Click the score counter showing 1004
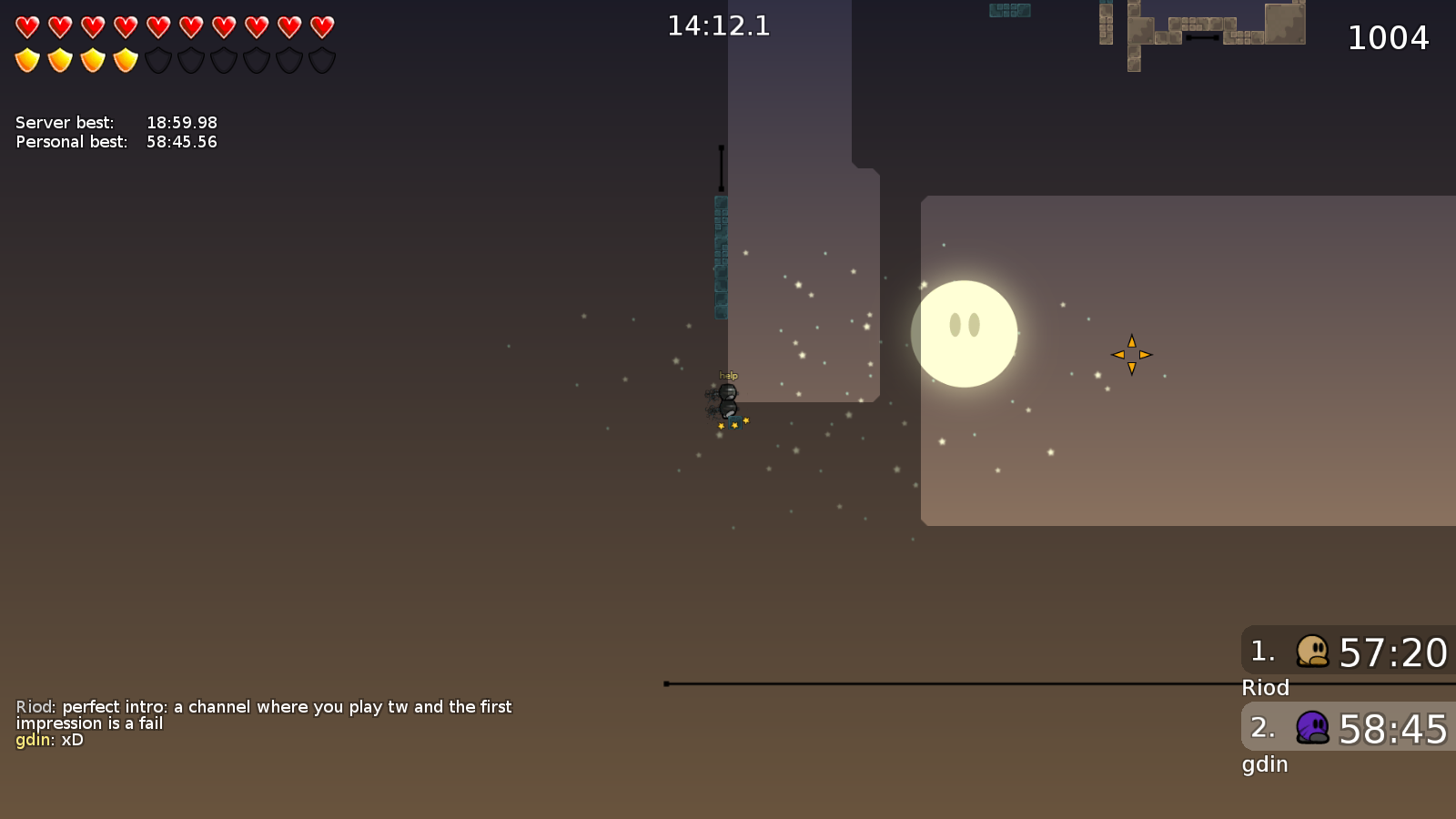 [x=1390, y=38]
